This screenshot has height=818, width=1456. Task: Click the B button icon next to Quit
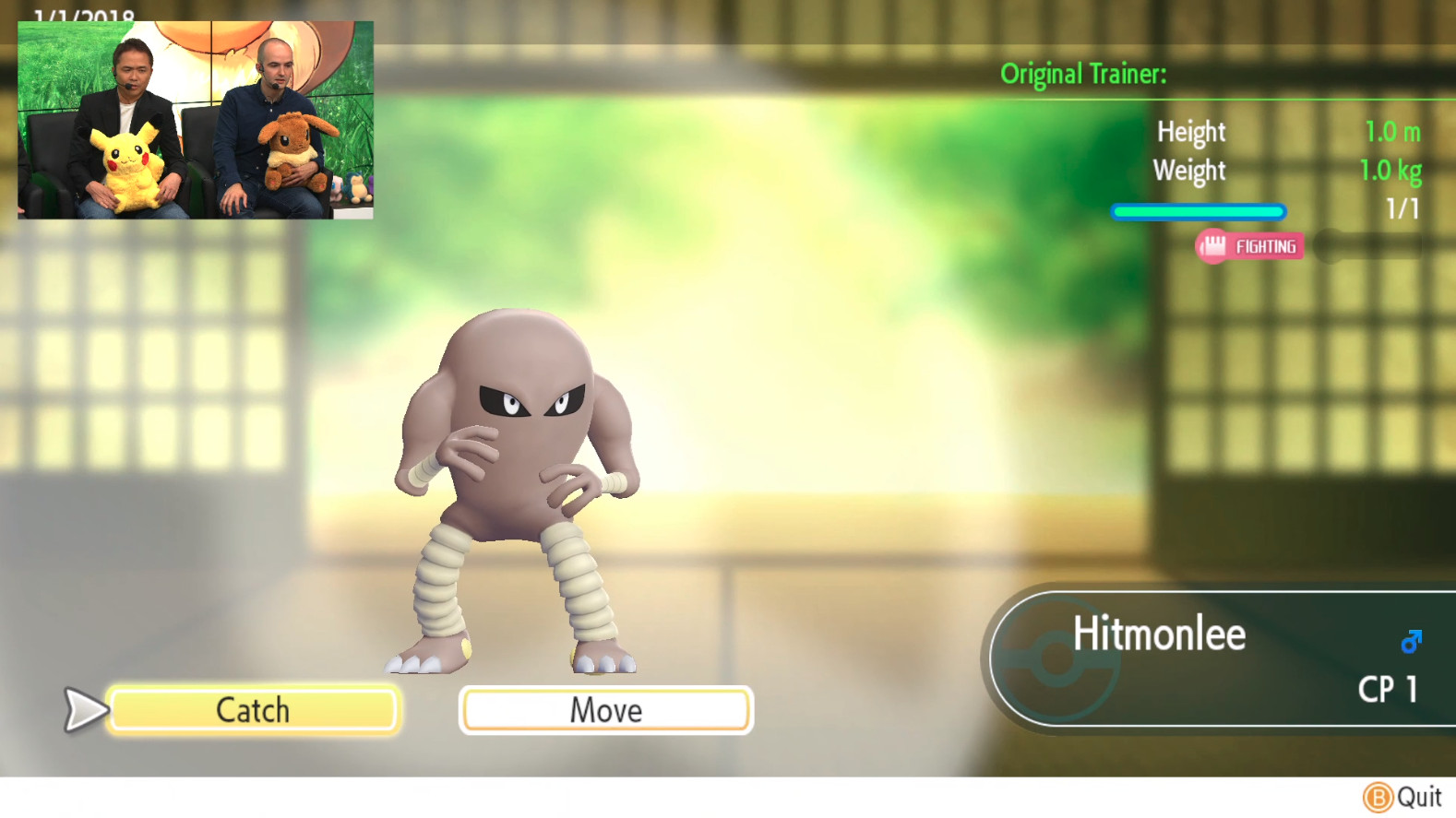coord(1377,795)
